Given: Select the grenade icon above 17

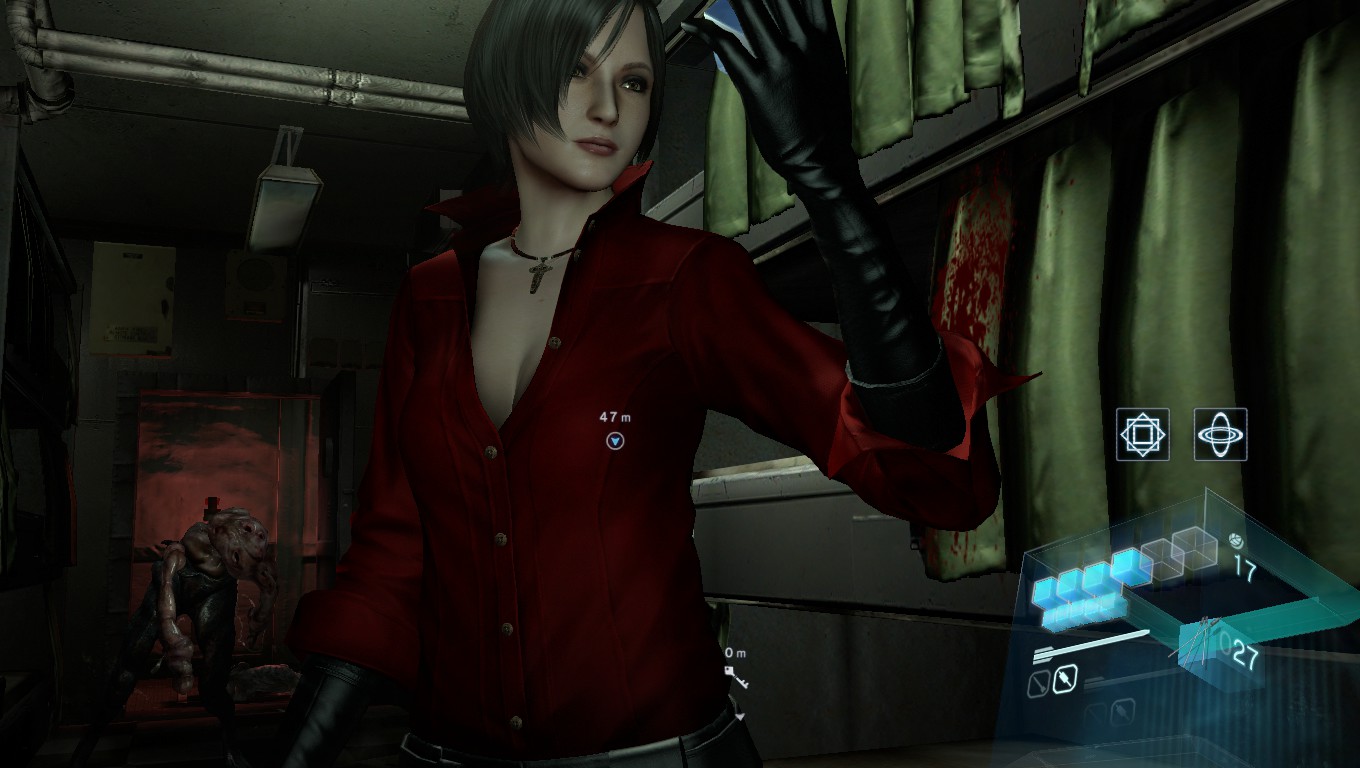Looking at the screenshot, I should point(1237,541).
